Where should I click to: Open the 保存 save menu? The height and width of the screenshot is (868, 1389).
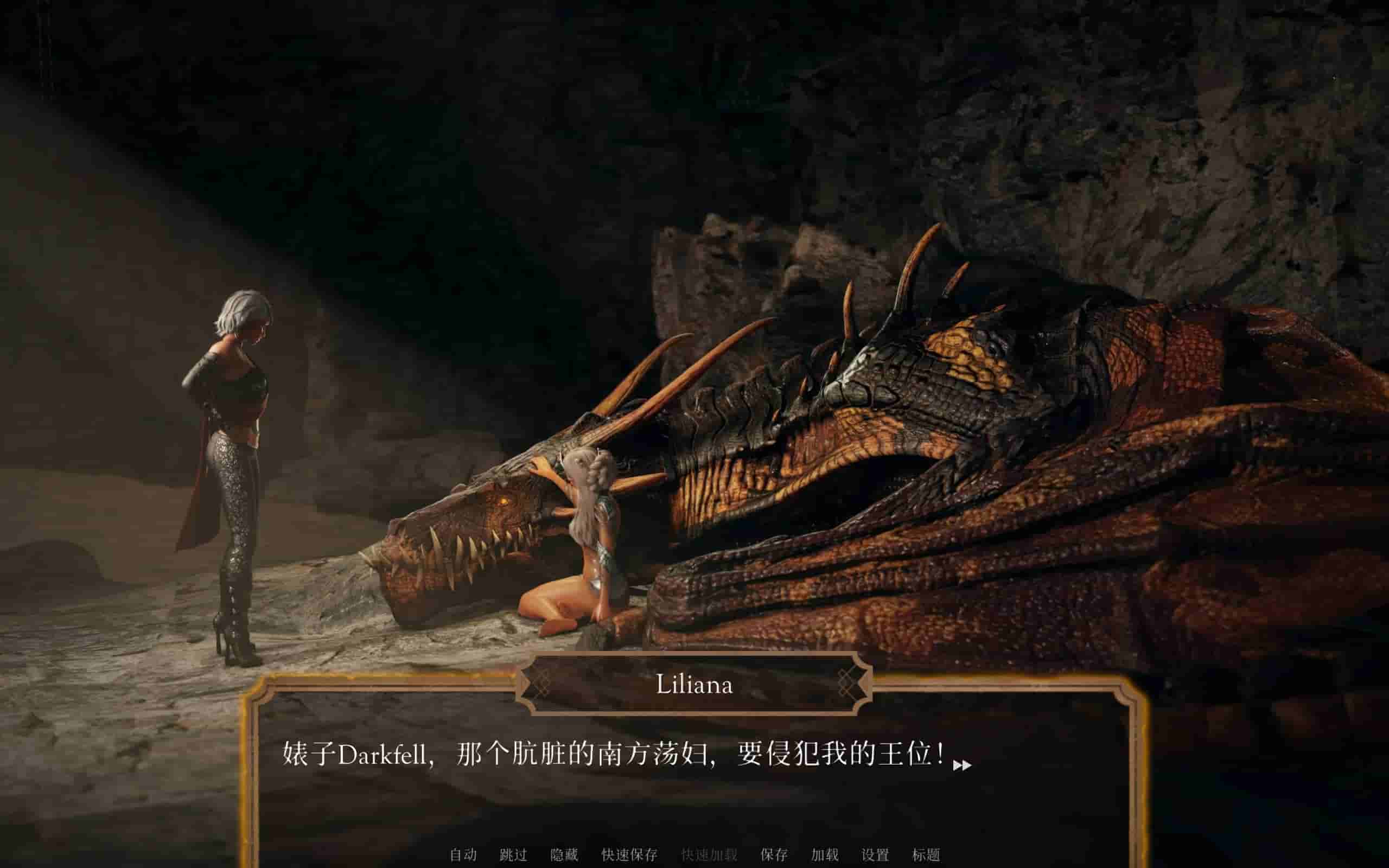pyautogui.click(x=774, y=855)
